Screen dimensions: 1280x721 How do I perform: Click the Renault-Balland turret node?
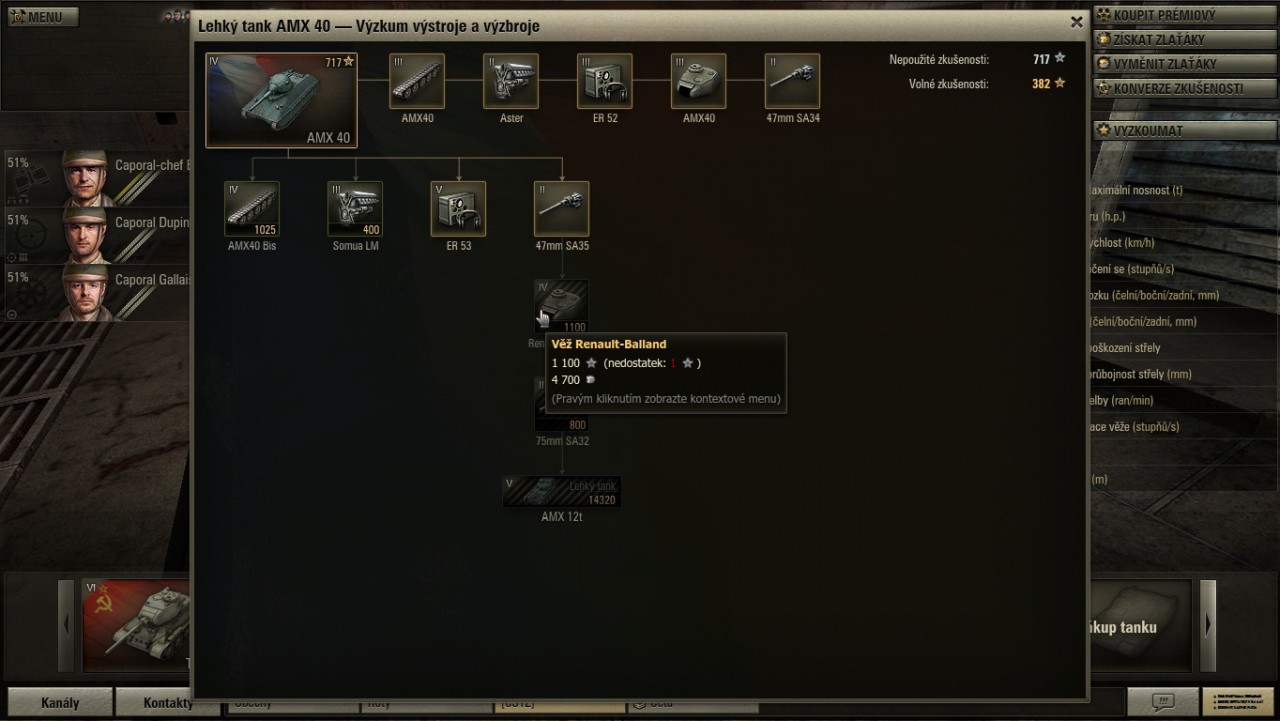point(561,306)
